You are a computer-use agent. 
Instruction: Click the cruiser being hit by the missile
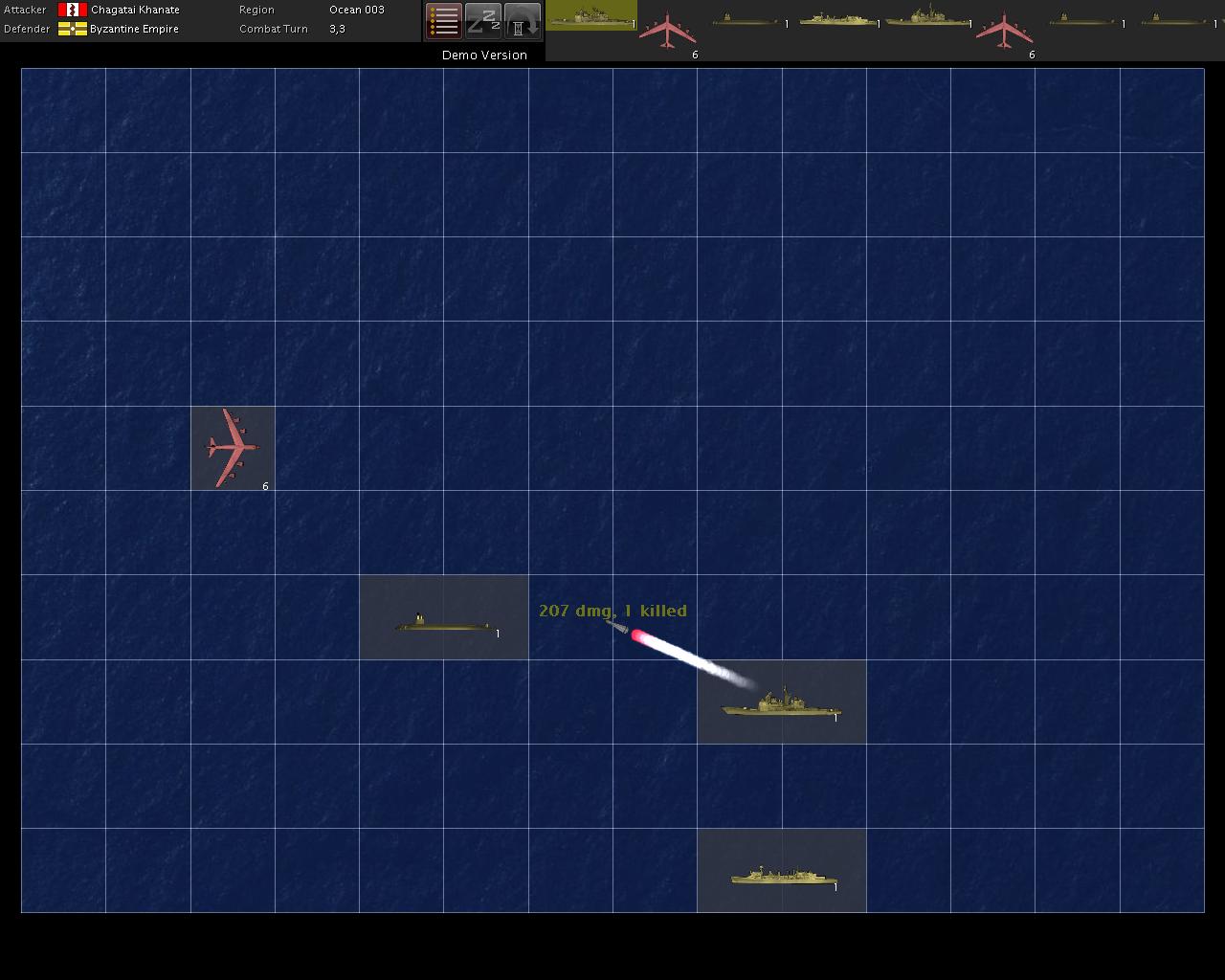[x=780, y=708]
